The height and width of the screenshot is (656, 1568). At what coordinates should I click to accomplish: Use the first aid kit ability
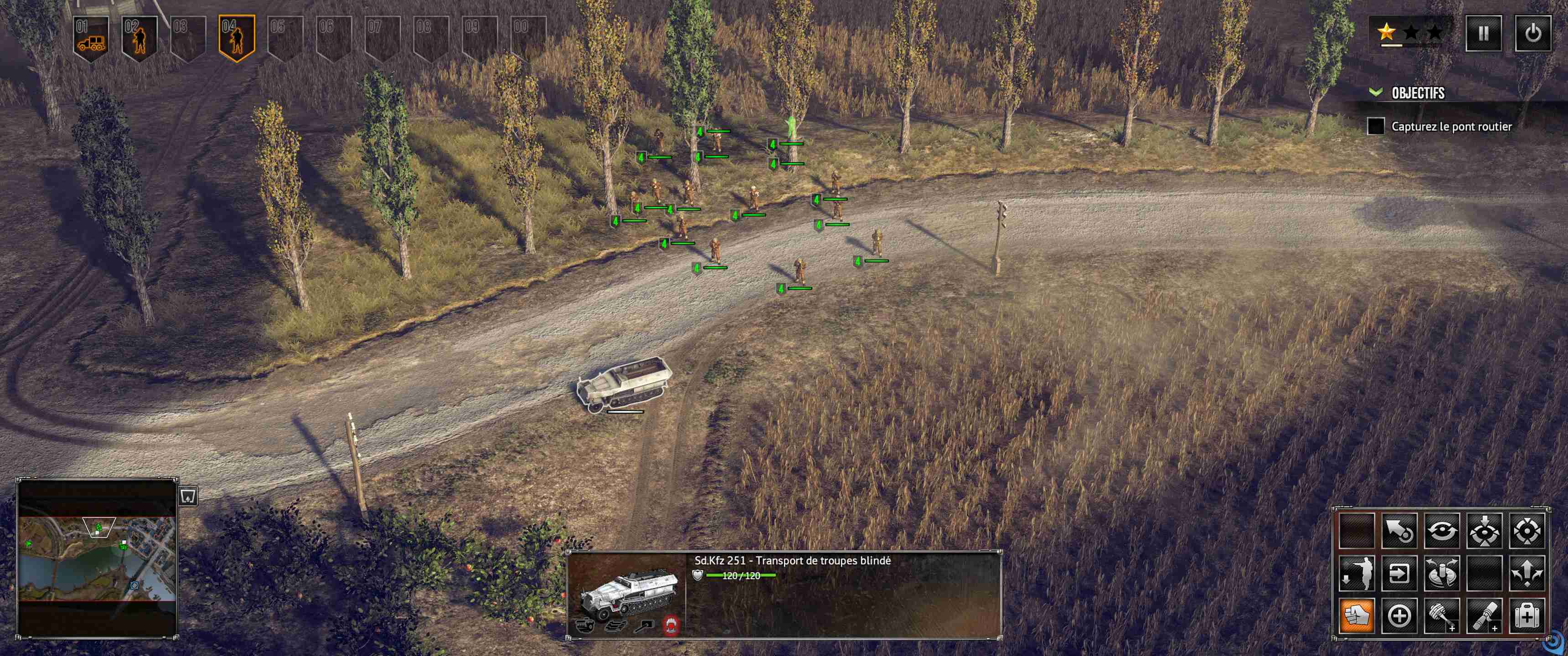(1527, 616)
